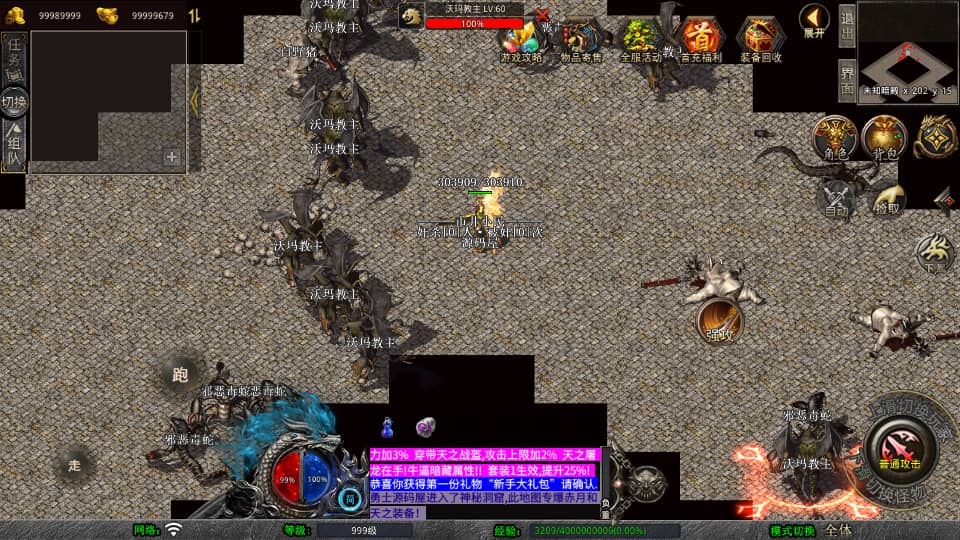Open 装备回收 equipment recycling
This screenshot has width=960, height=540.
click(761, 40)
